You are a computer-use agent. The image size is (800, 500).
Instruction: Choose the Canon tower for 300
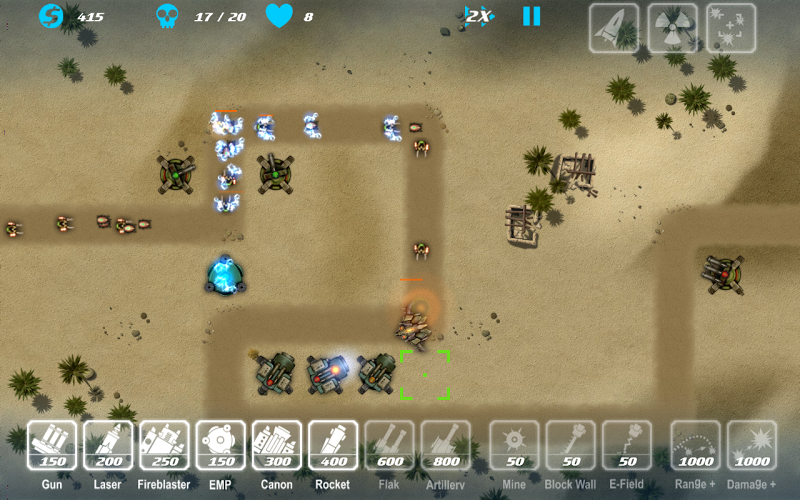[x=277, y=445]
